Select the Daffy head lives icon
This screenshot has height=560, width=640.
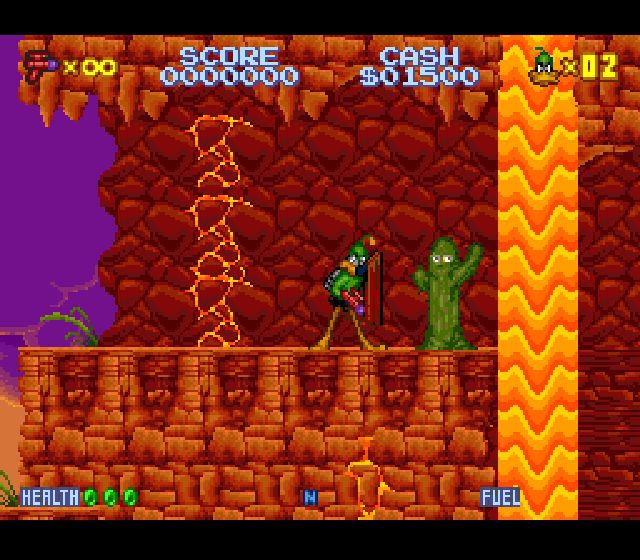click(x=545, y=65)
